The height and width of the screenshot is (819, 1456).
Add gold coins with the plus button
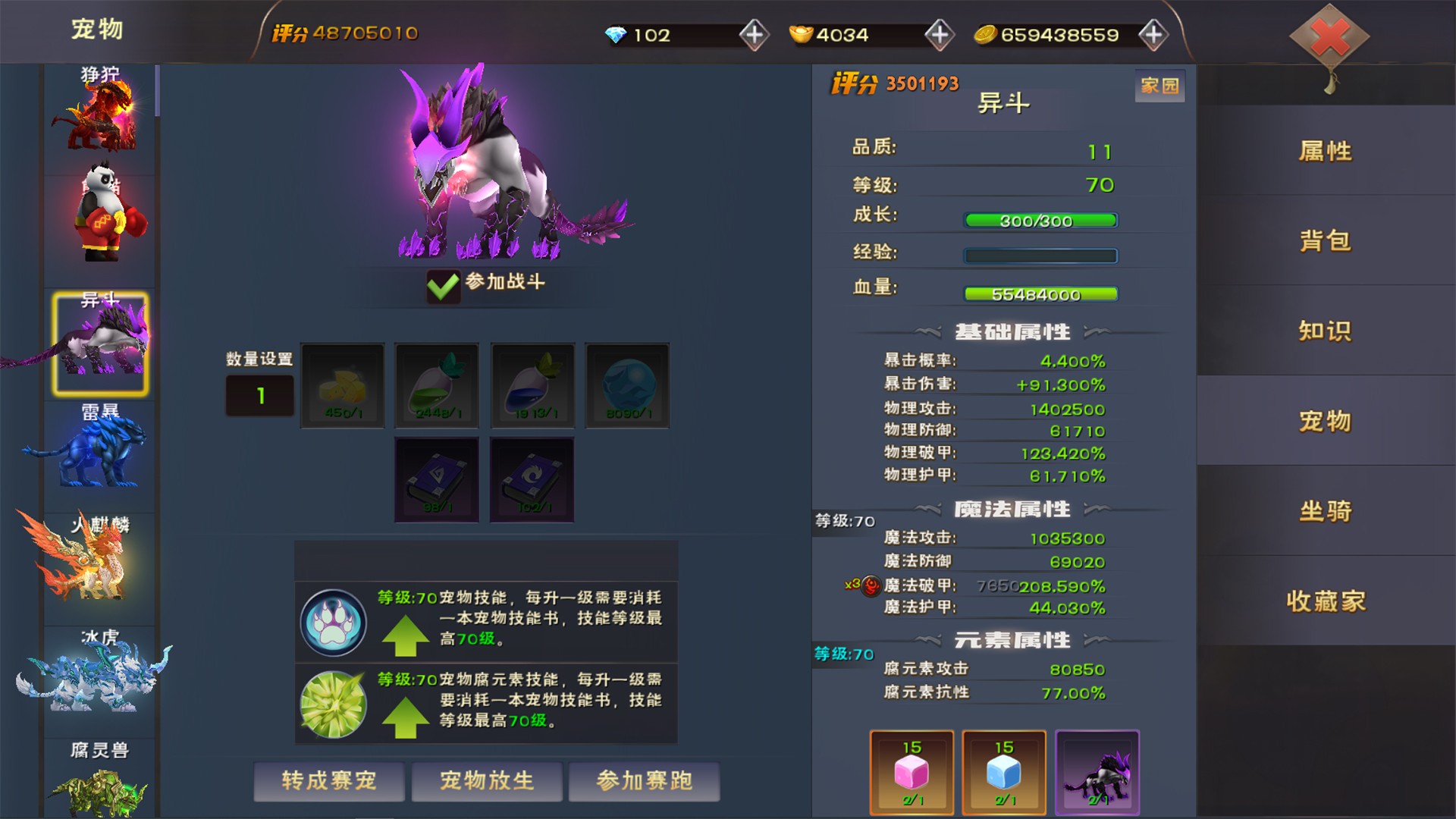point(1153,34)
